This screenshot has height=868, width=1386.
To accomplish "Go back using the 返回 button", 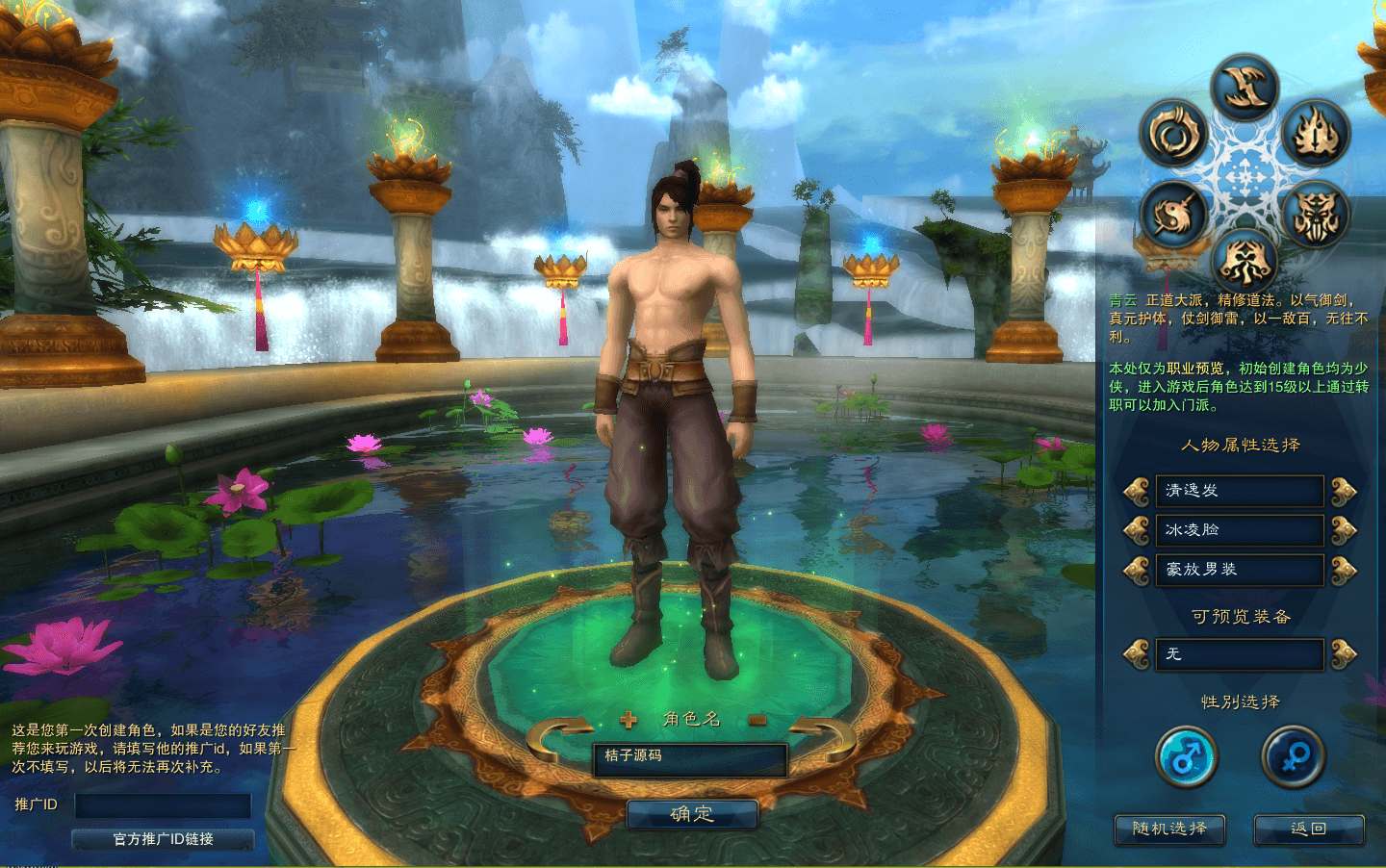I will (1308, 829).
